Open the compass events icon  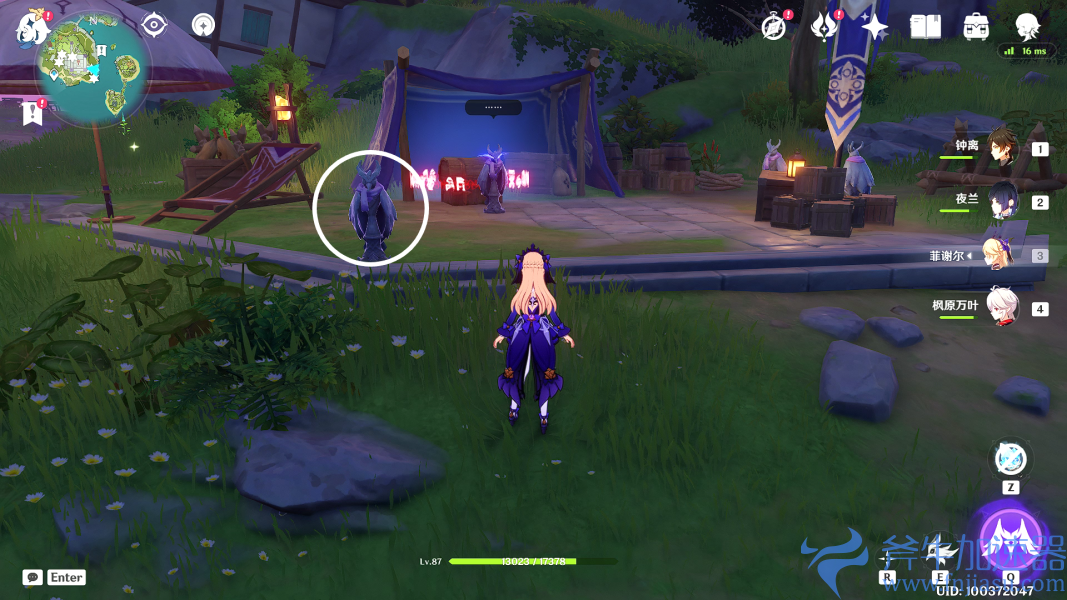click(x=773, y=27)
